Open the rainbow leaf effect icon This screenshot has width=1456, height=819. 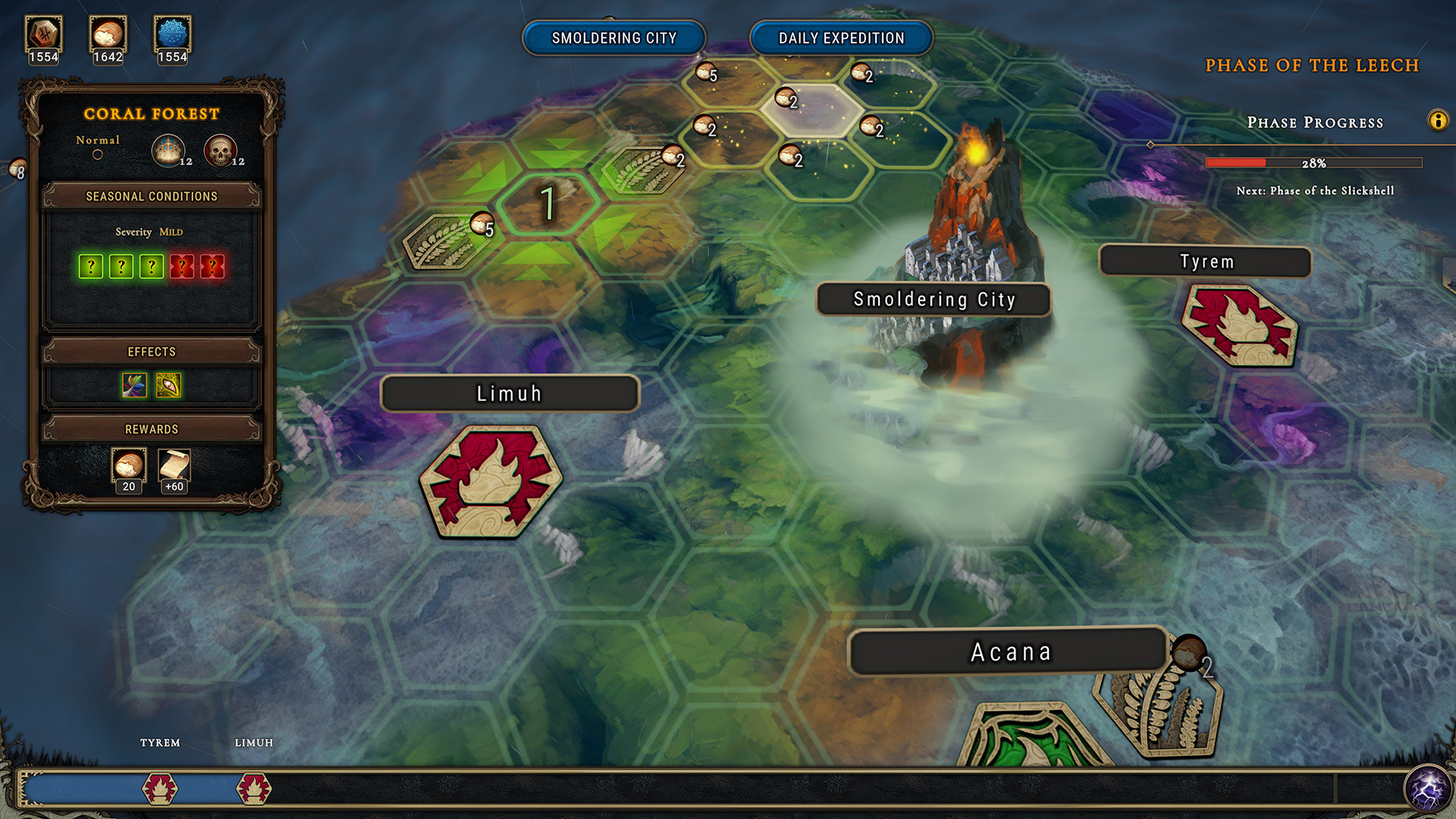pos(133,387)
